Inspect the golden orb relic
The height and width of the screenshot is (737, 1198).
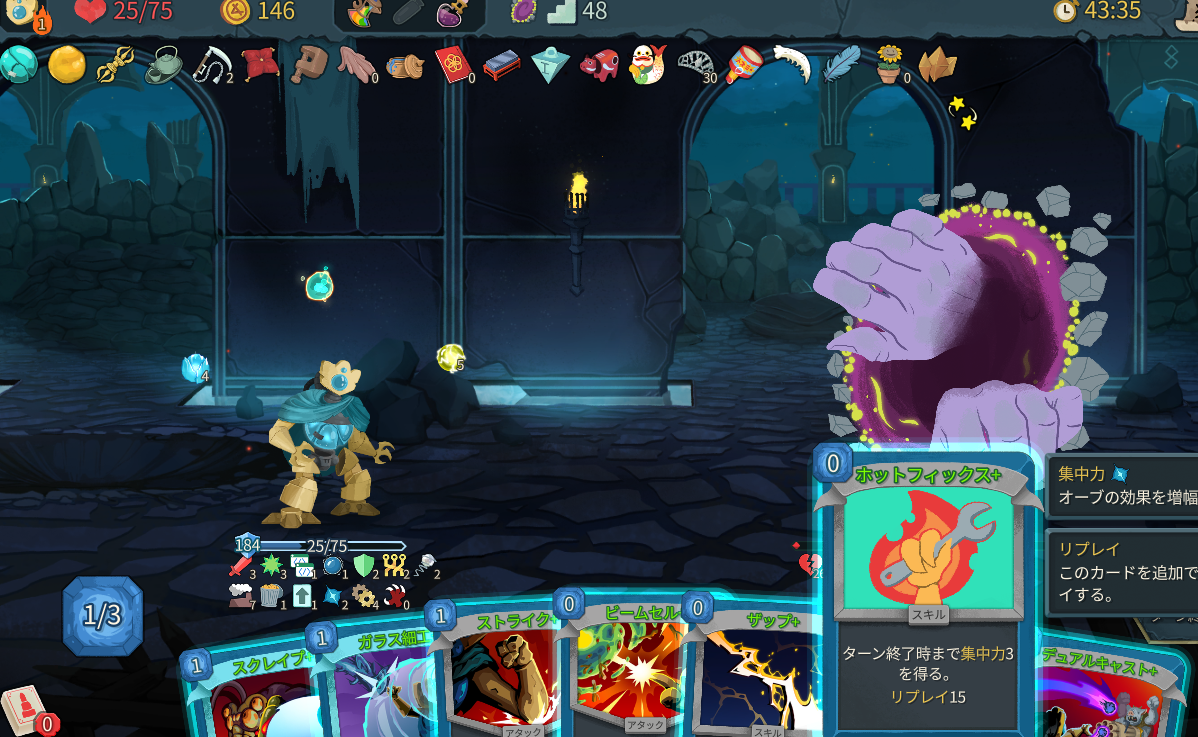[x=67, y=65]
